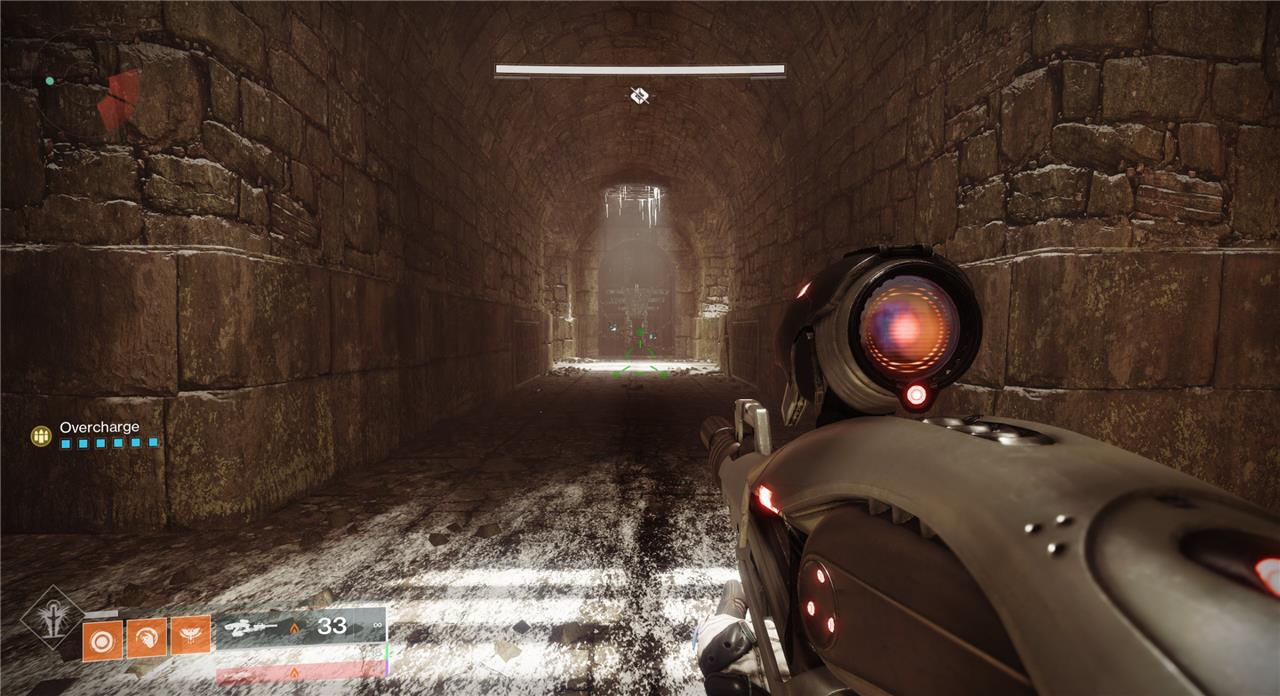Click the boss marker icon below the top bar
The width and height of the screenshot is (1280, 696).
(x=640, y=95)
